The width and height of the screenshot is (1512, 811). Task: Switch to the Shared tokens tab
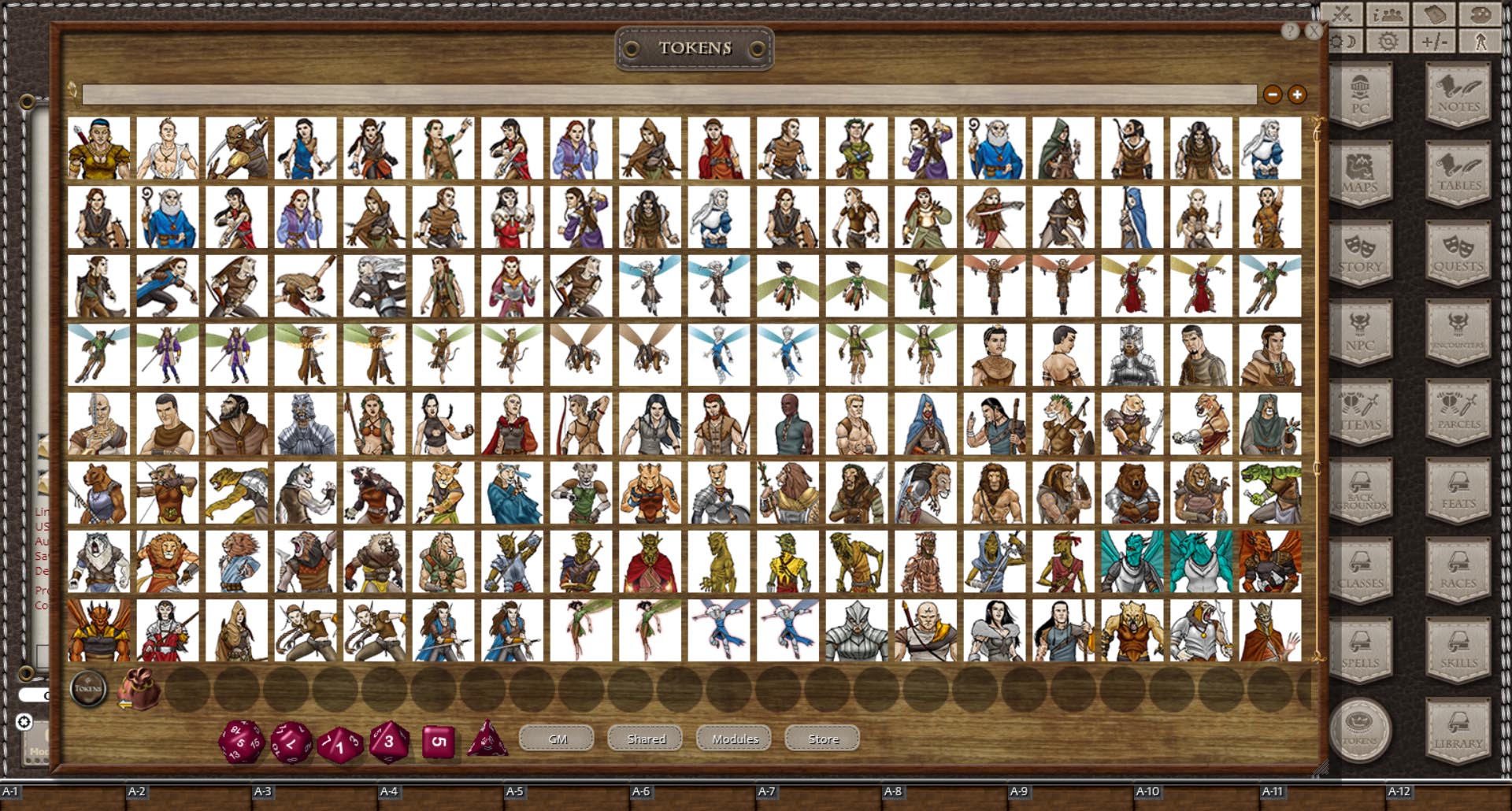[x=645, y=739]
